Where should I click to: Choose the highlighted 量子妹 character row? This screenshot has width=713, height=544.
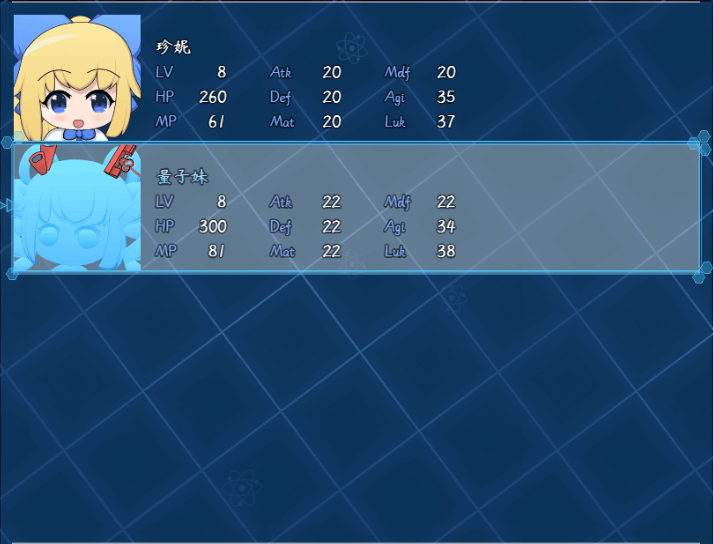tap(355, 208)
